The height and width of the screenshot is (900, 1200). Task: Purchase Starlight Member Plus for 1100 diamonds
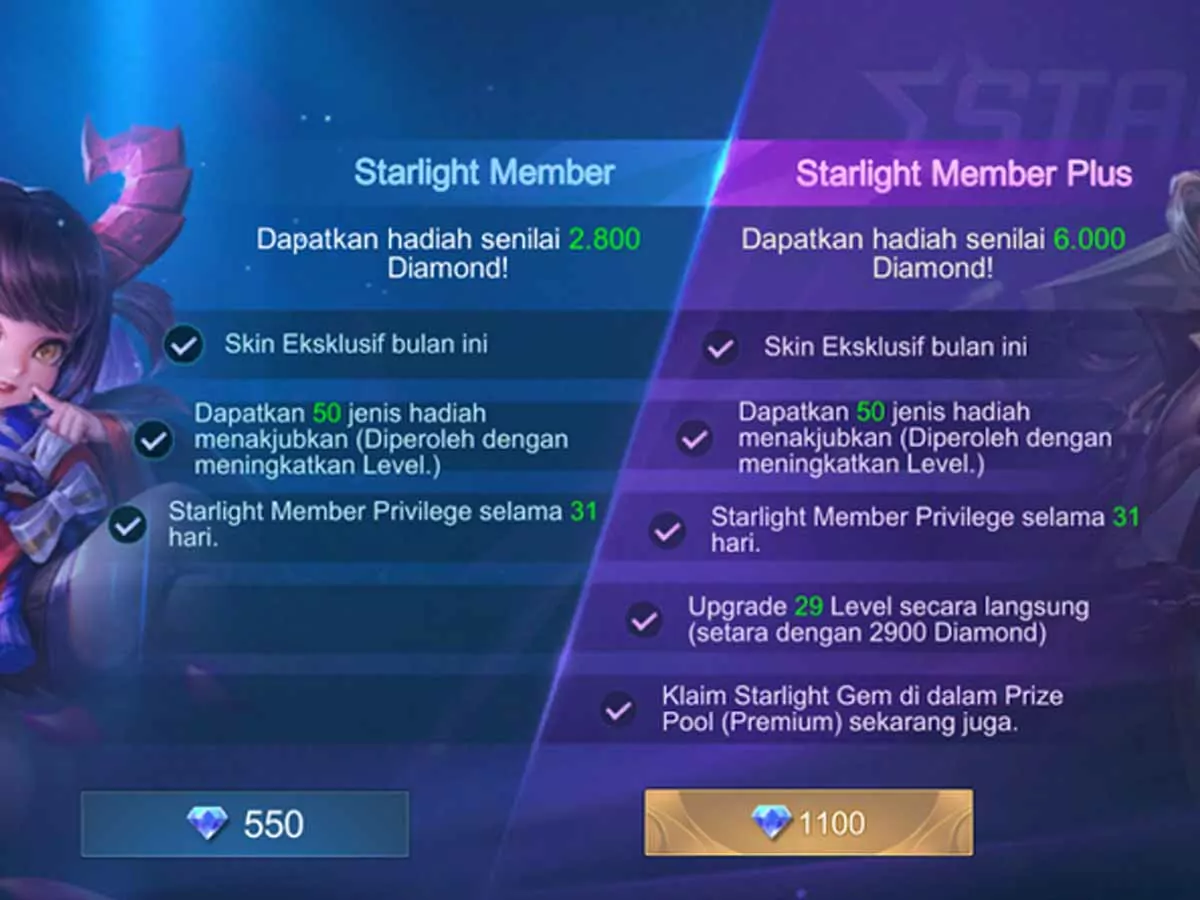coord(808,823)
